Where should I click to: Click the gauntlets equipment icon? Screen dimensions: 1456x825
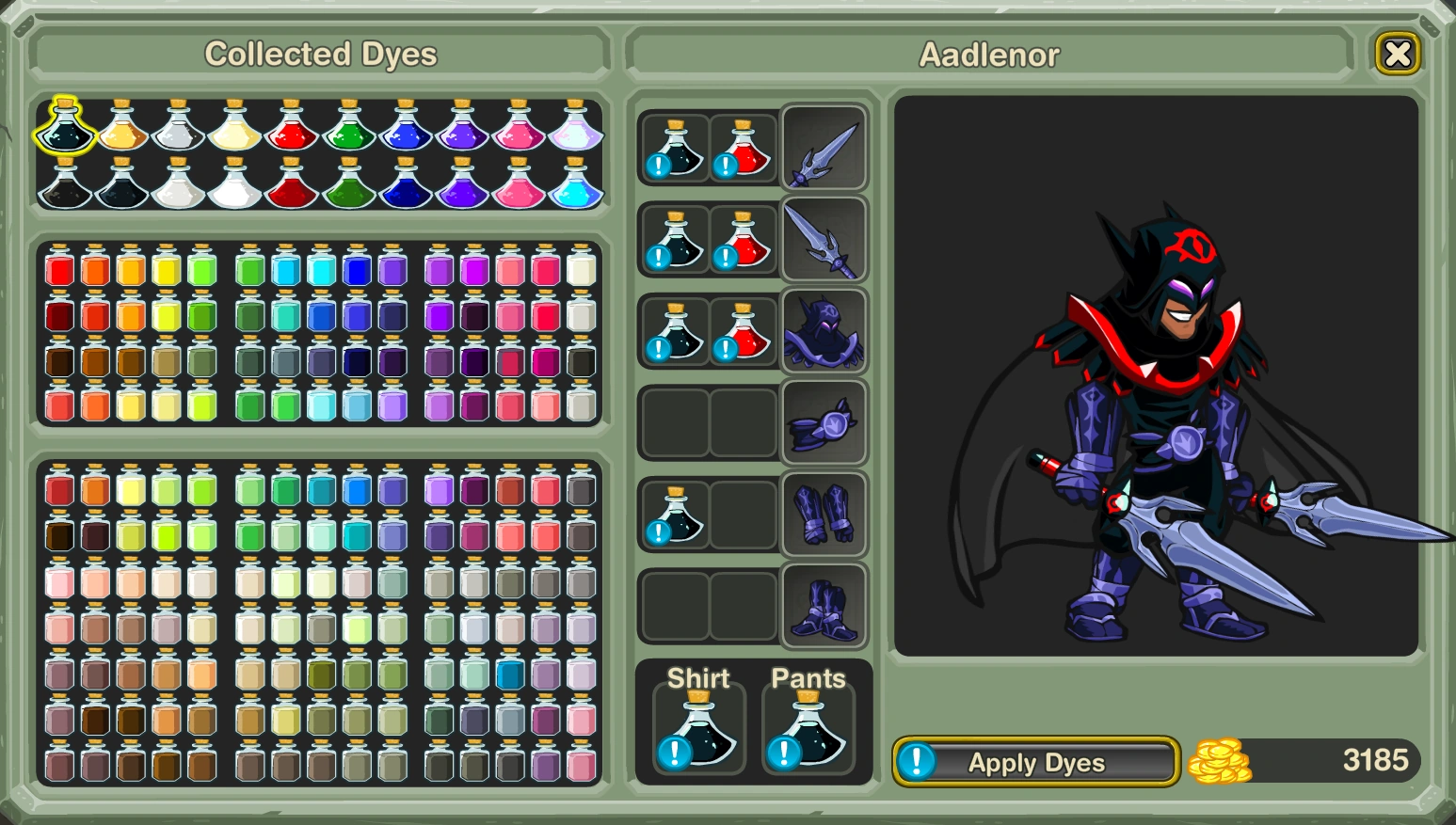(824, 514)
